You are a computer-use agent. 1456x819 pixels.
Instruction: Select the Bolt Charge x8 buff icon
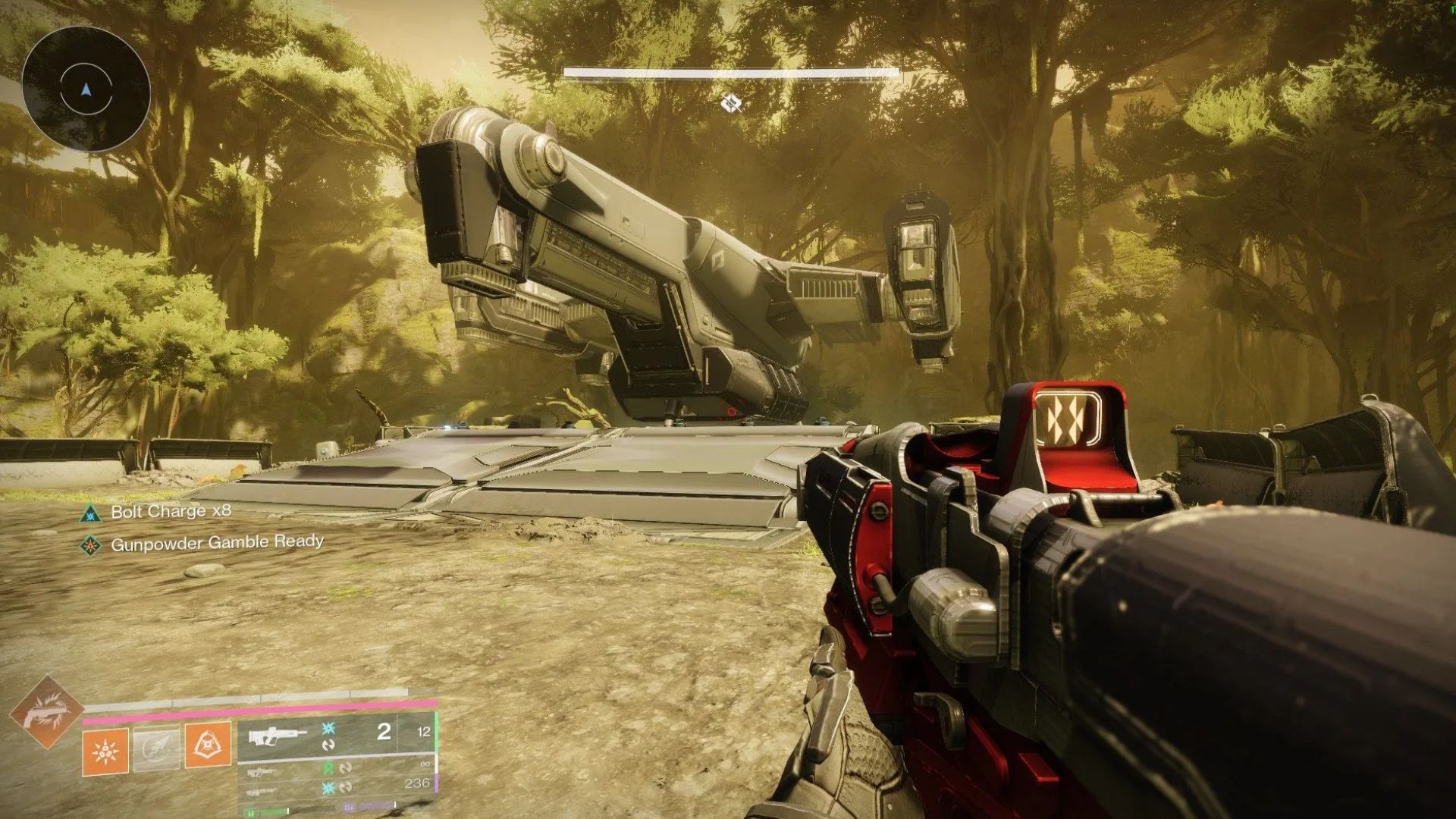89,513
